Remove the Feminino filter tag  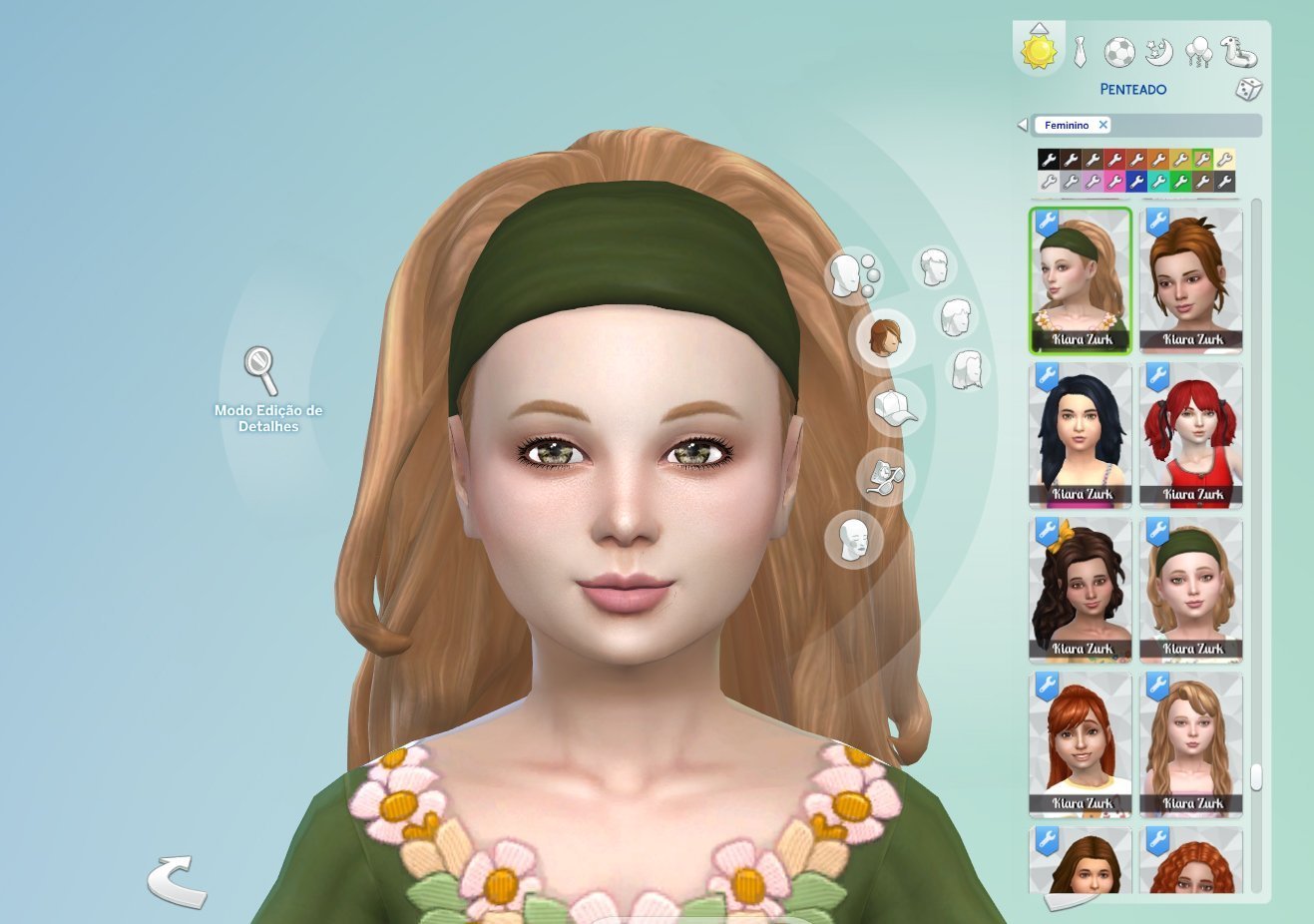[x=1102, y=125]
